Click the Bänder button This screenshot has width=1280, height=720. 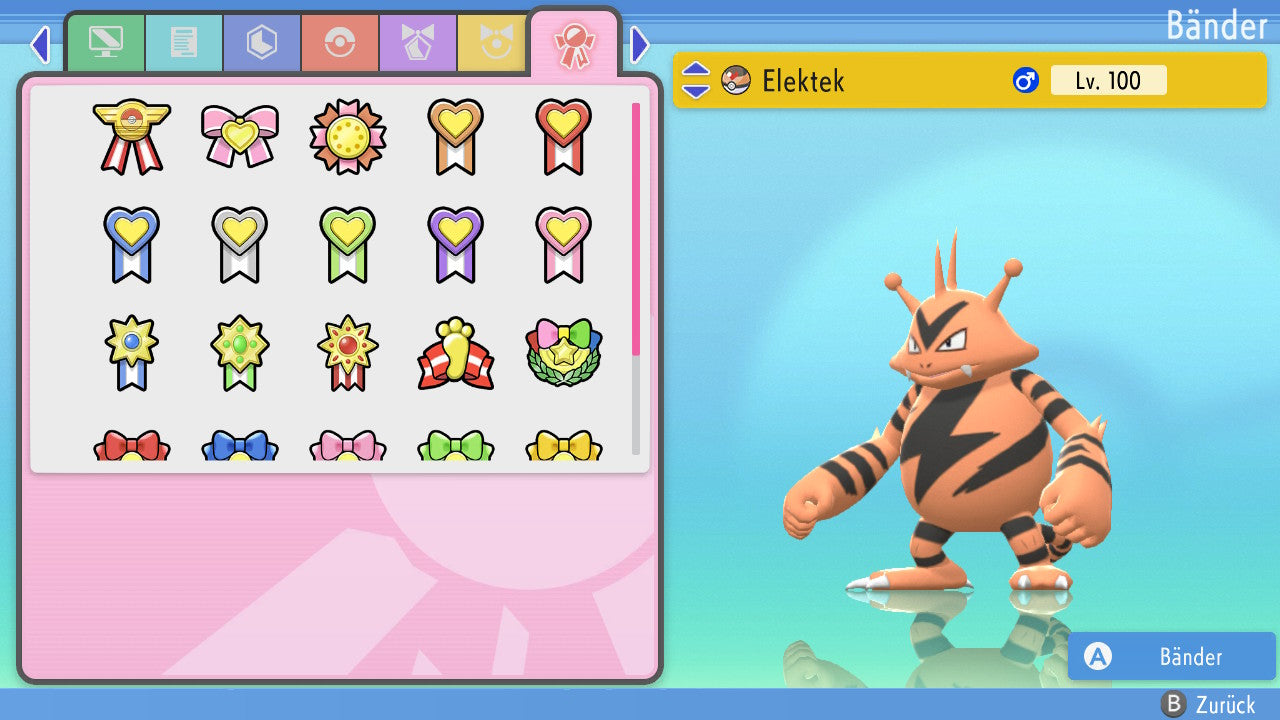point(1171,656)
